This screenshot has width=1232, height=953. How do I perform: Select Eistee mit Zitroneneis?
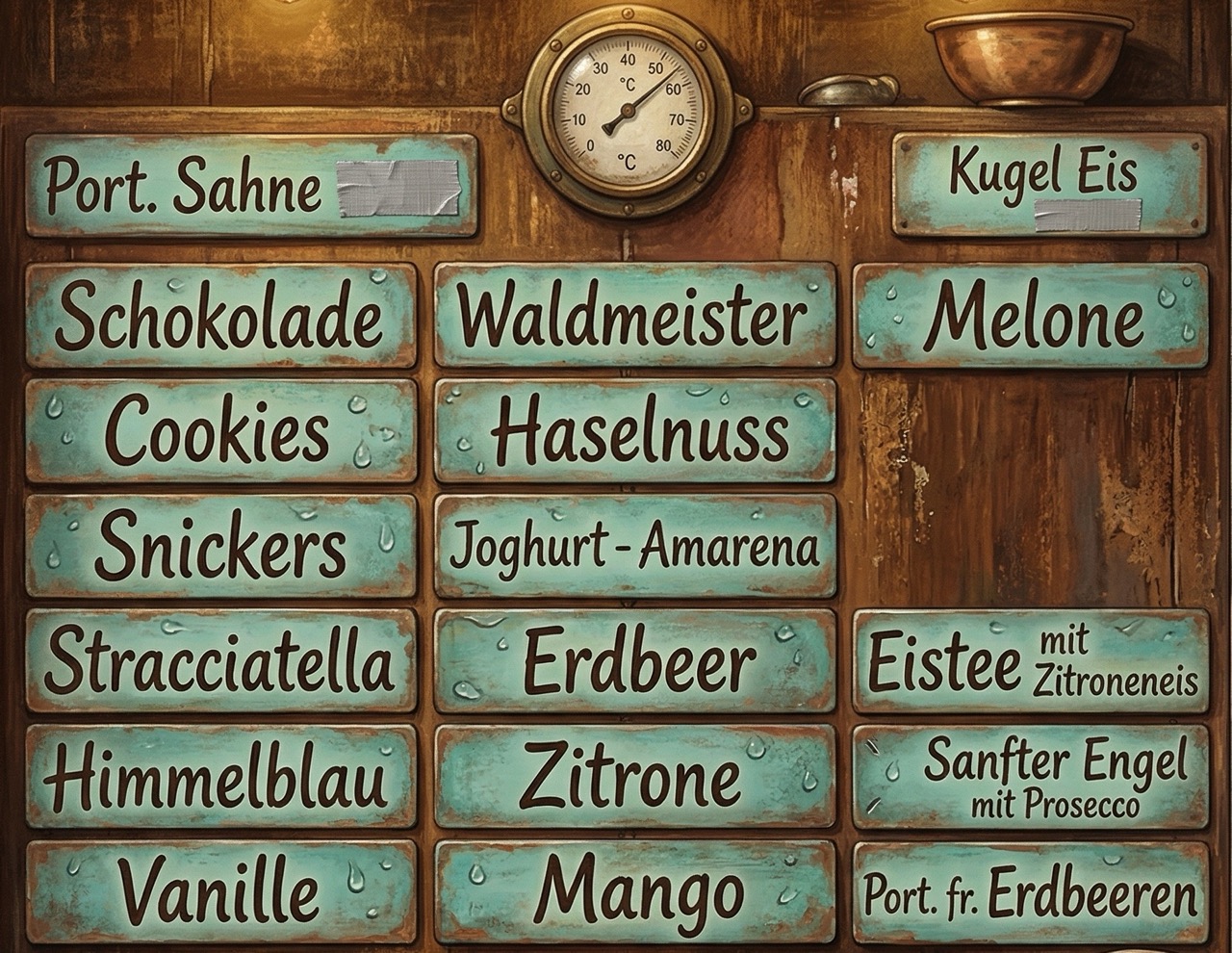click(1030, 660)
